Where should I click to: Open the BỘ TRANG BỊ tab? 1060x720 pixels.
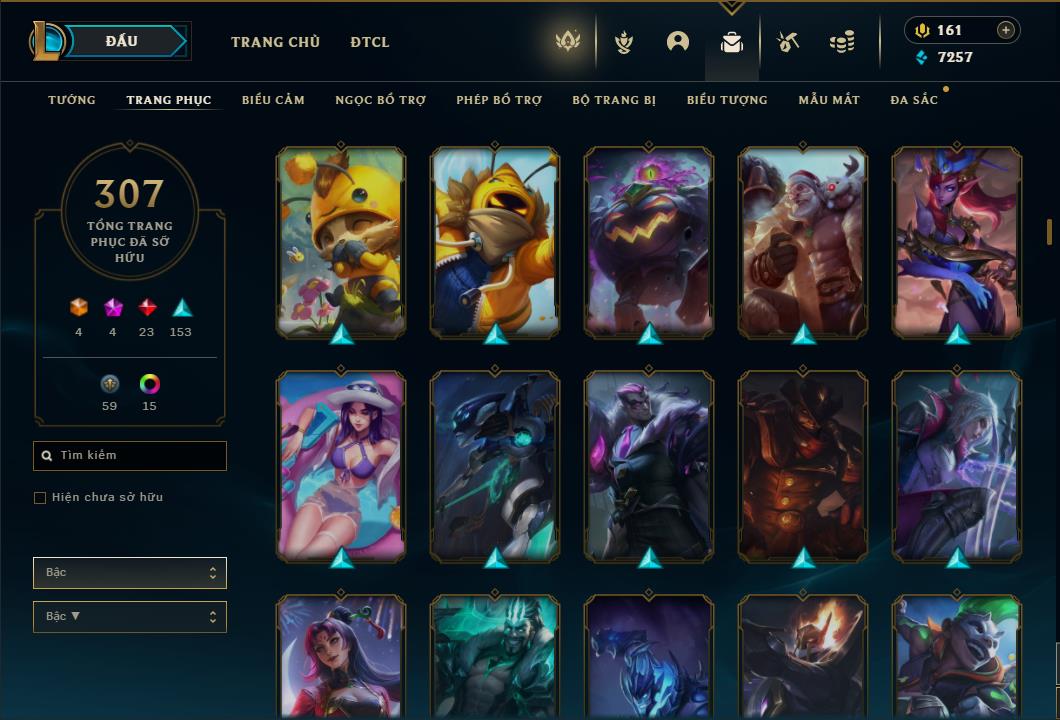[x=614, y=100]
